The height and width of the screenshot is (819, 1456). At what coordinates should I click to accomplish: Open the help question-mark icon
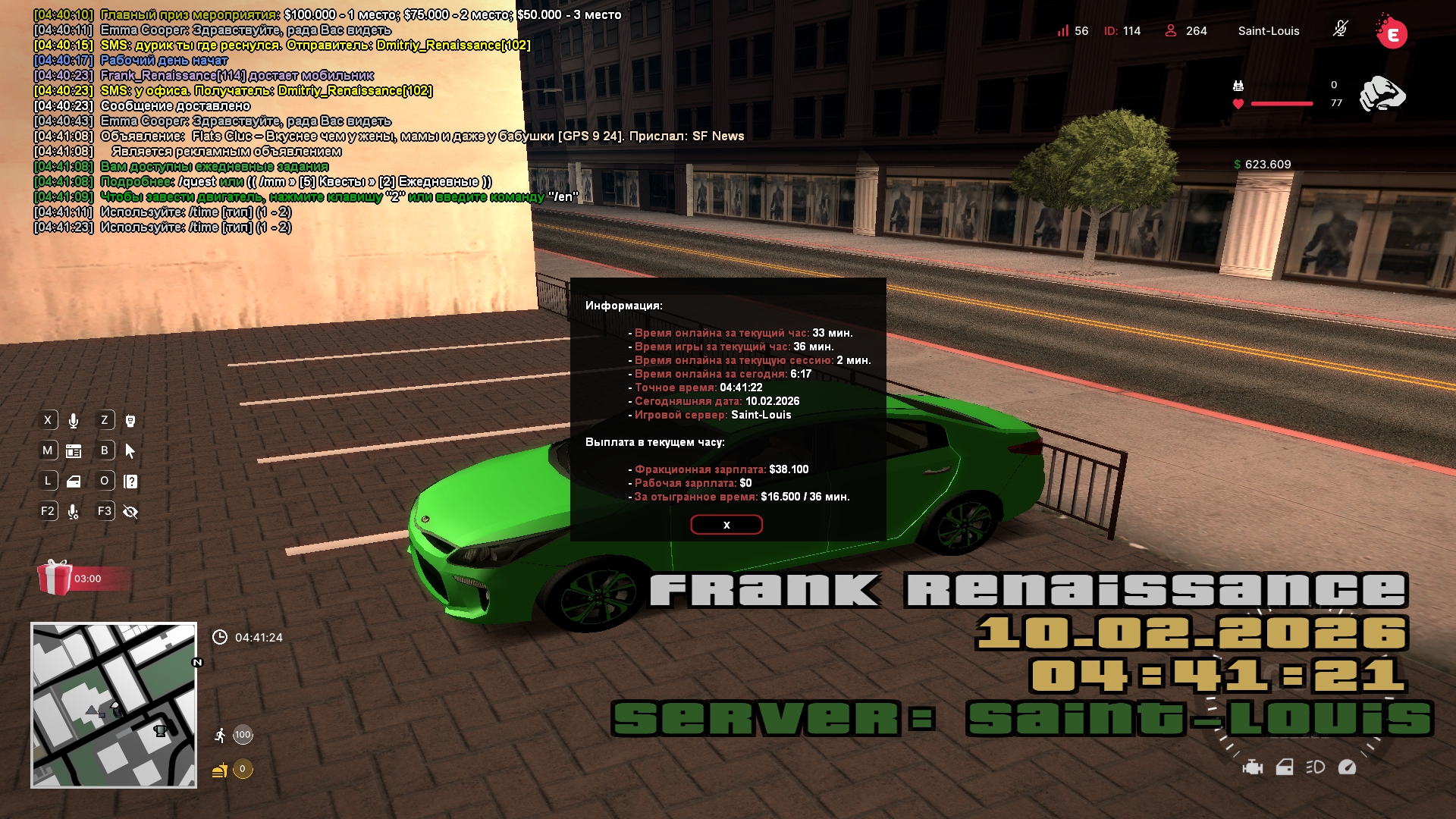pos(130,482)
